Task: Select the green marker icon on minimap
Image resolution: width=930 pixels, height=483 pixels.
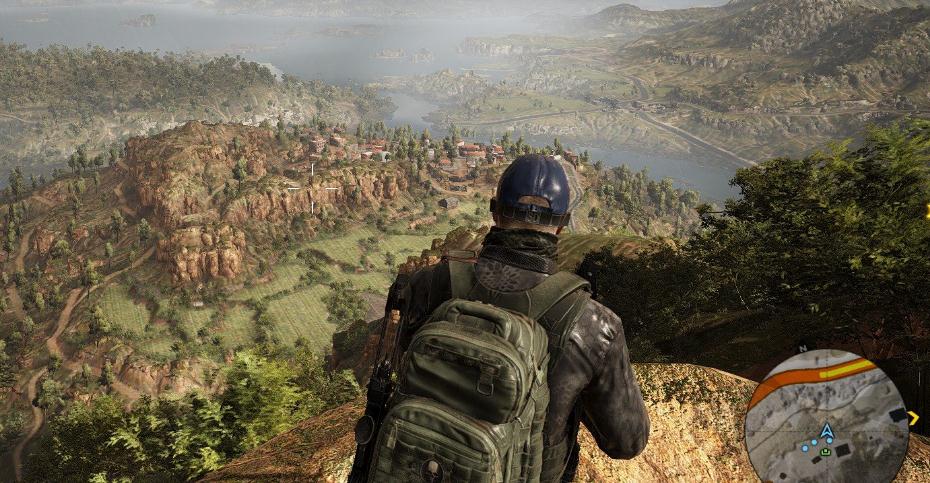Action: coord(826,451)
